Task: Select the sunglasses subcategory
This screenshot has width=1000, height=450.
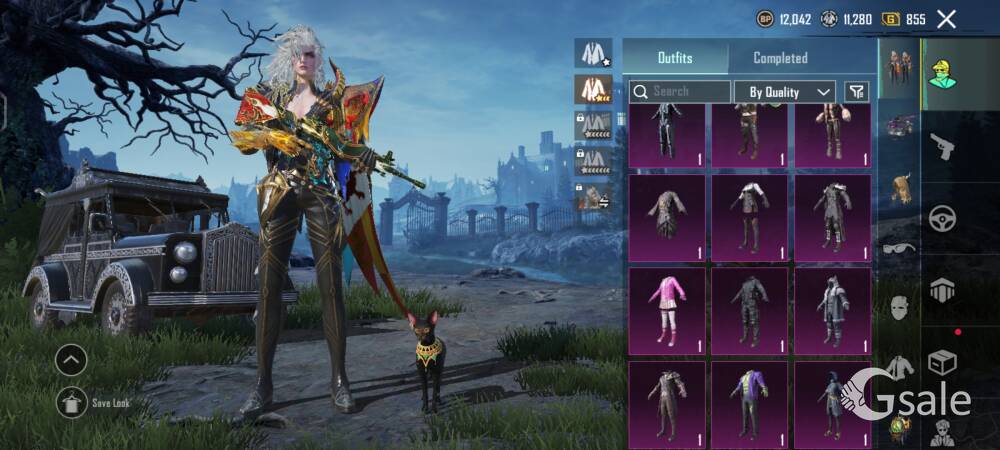Action: (x=898, y=247)
